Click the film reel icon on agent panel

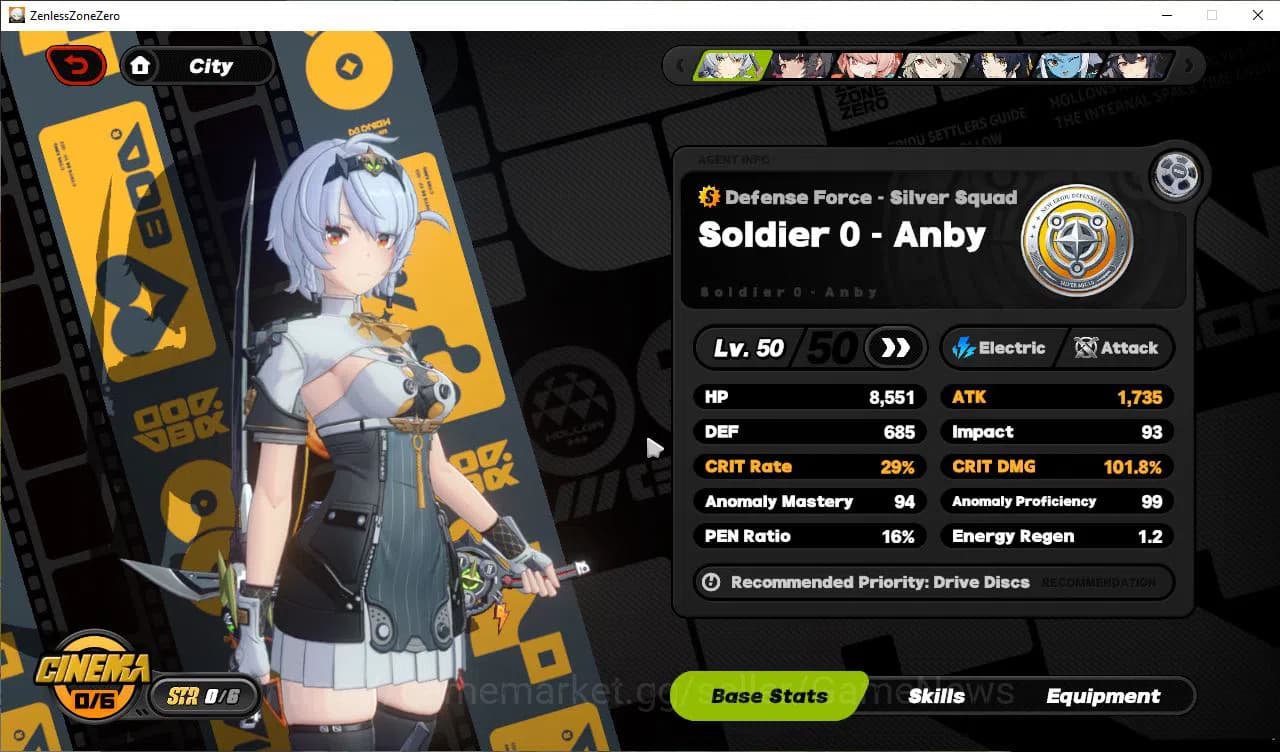[1175, 172]
